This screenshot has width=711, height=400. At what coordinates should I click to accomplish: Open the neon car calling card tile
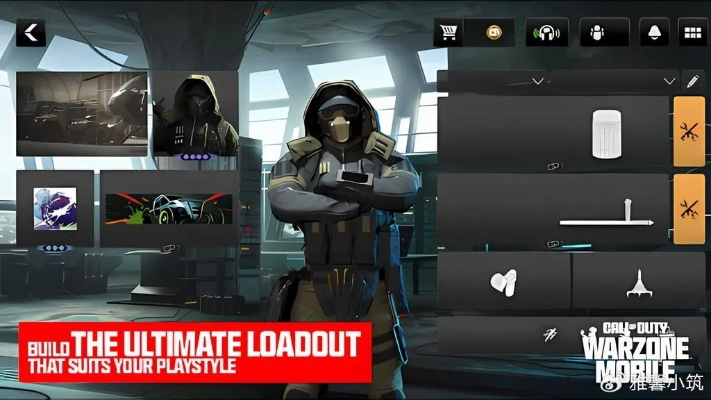tap(169, 208)
